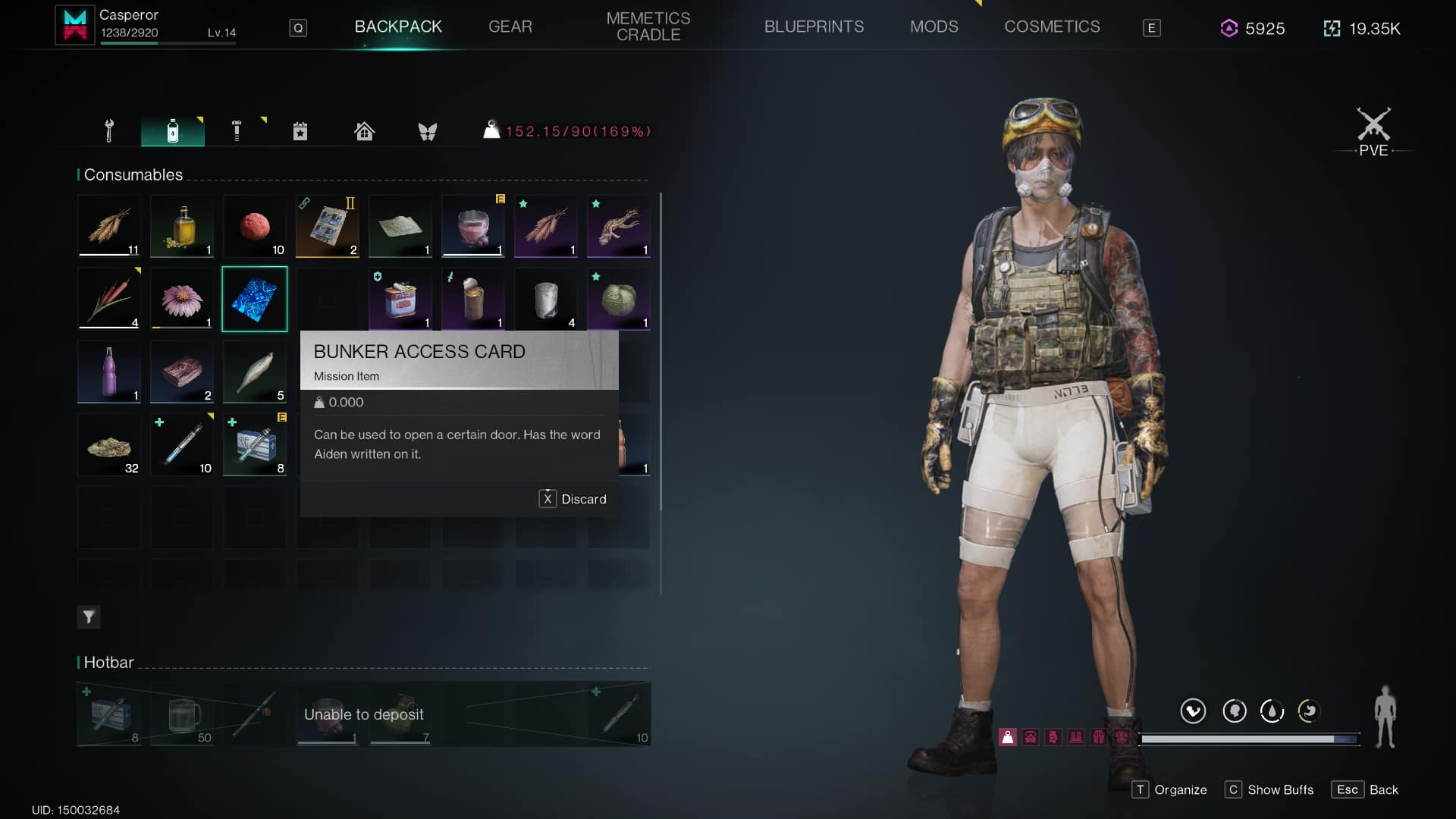This screenshot has width=1456, height=819.
Task: Choose the red meat ball slot
Action: coord(255,226)
